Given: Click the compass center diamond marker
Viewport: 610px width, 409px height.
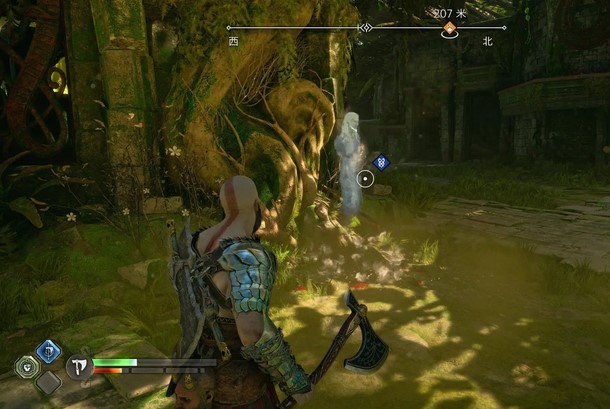Looking at the screenshot, I should [365, 28].
